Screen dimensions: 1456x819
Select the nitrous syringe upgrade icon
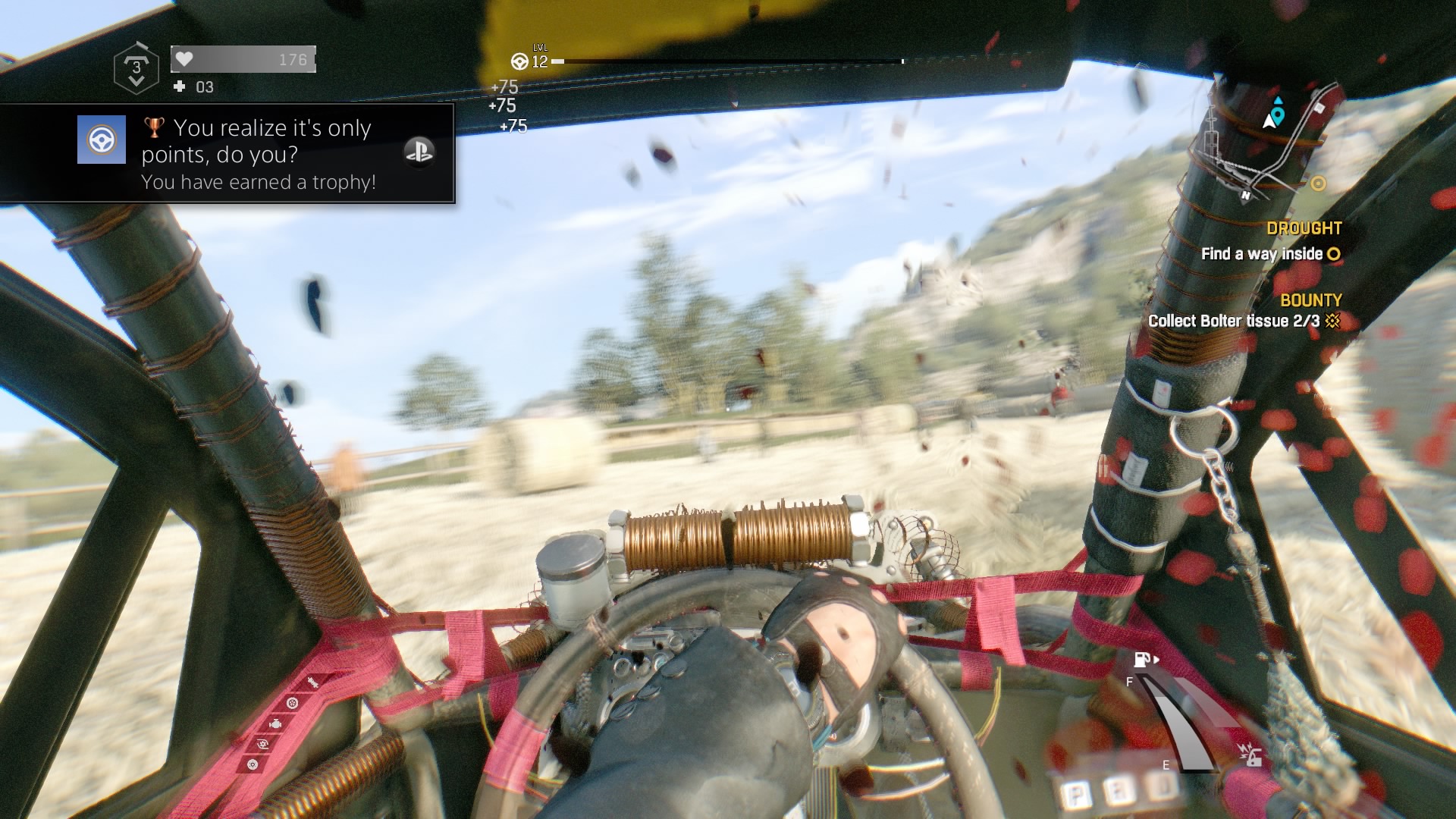[x=312, y=682]
